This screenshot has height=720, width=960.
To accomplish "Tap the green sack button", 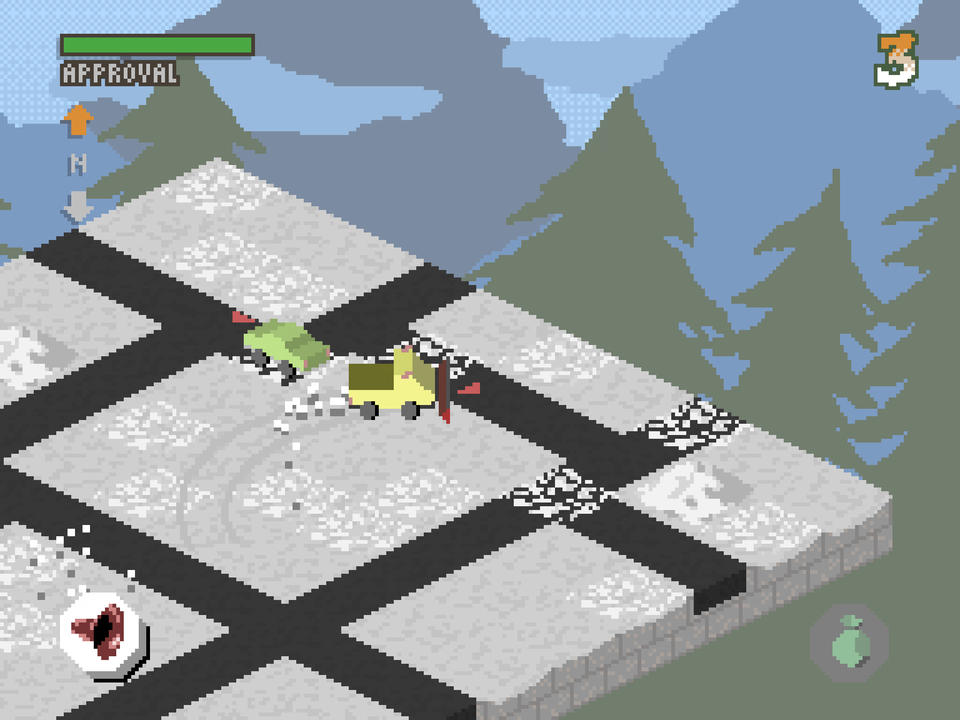I will pos(848,639).
